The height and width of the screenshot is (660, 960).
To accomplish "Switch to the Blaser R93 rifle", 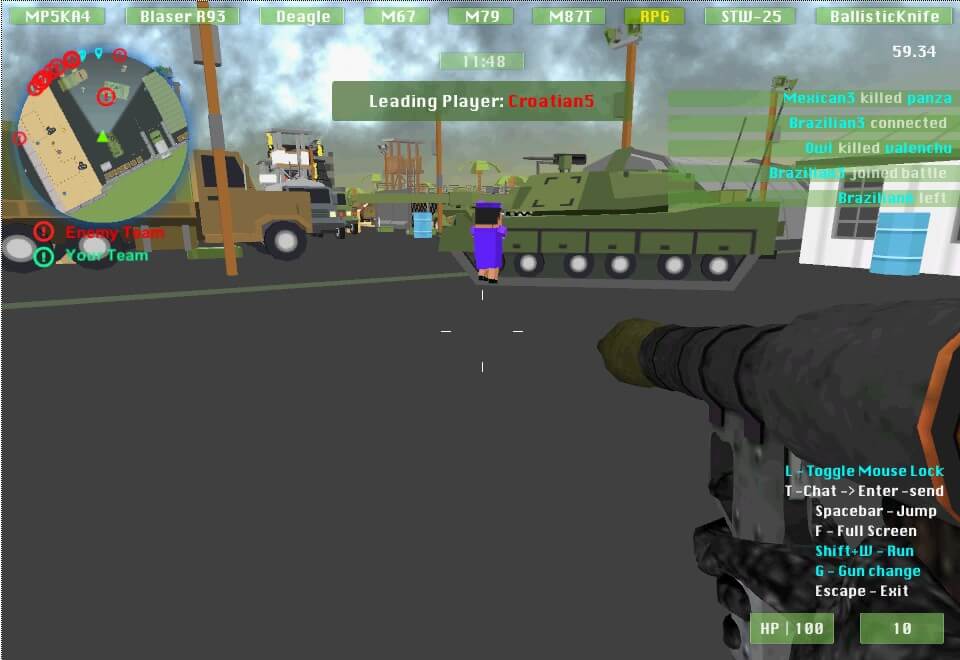I will [182, 16].
